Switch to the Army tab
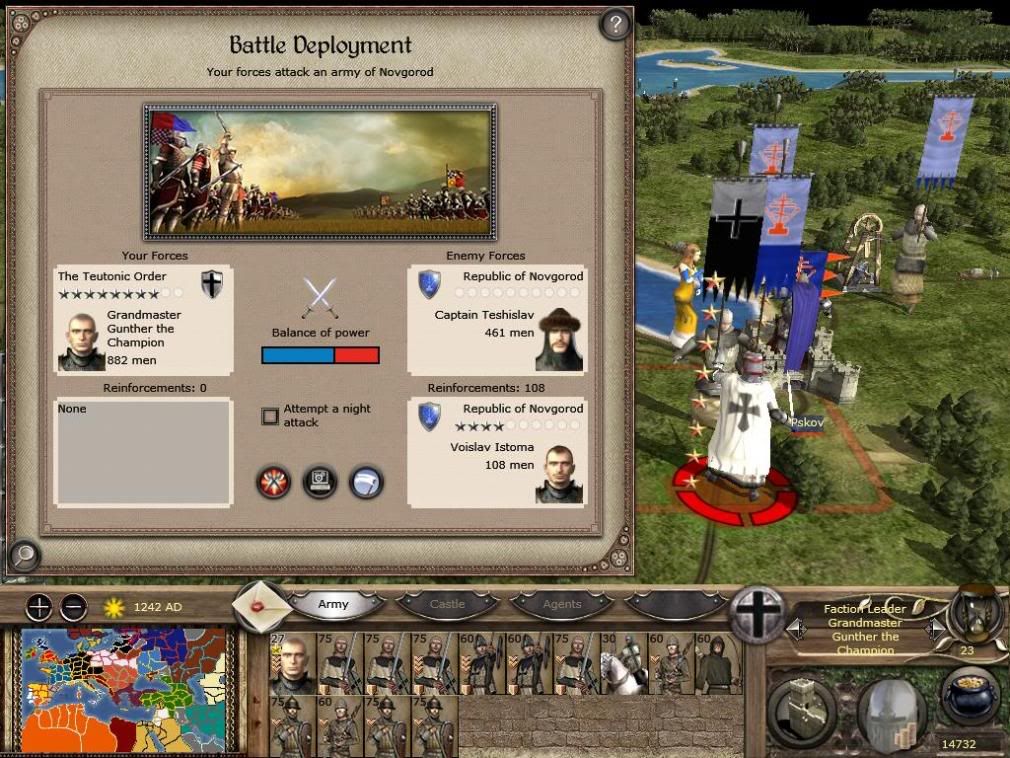The height and width of the screenshot is (758, 1010). coord(334,604)
